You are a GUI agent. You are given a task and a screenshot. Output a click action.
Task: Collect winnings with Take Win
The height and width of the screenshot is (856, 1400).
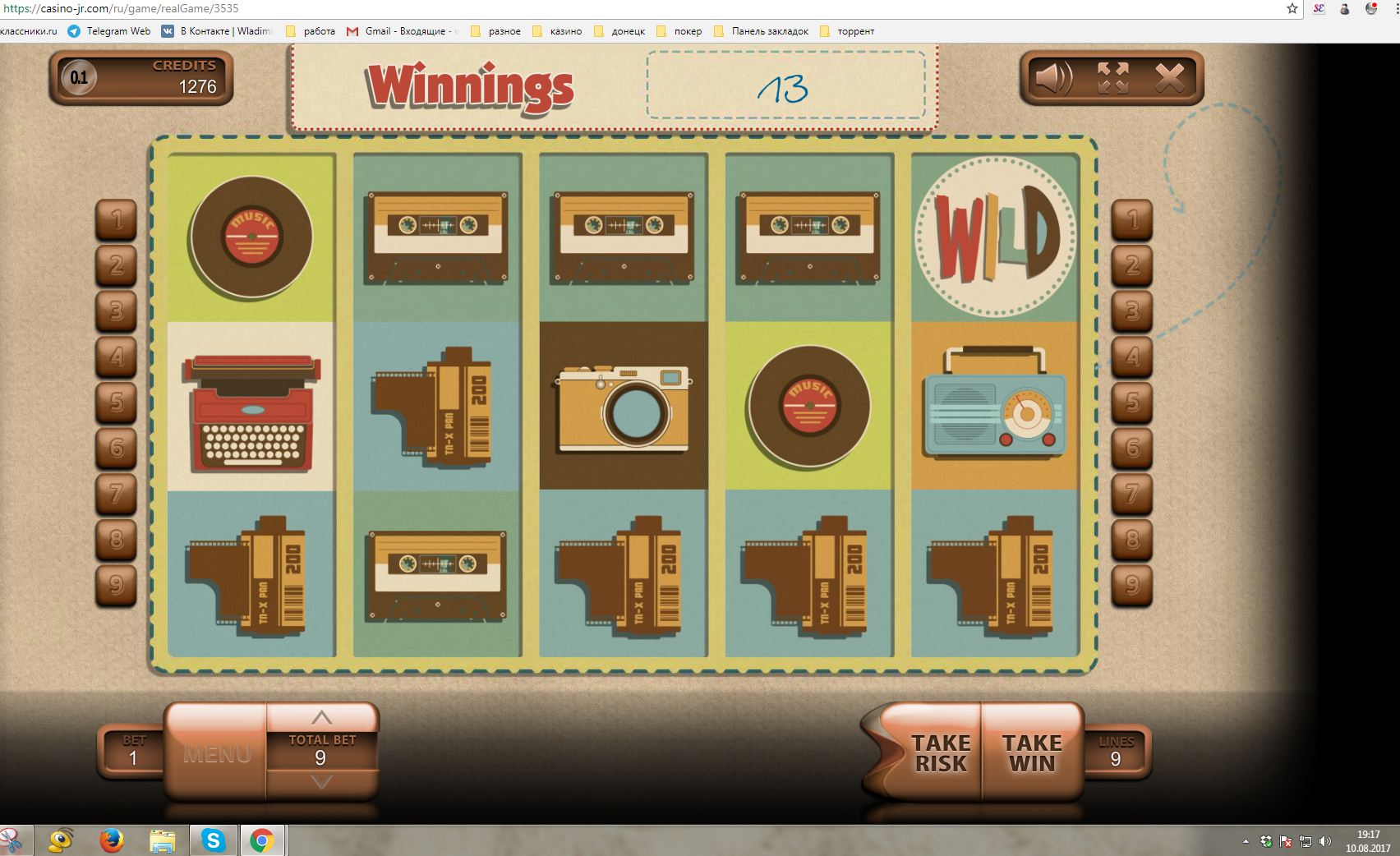point(1032,752)
